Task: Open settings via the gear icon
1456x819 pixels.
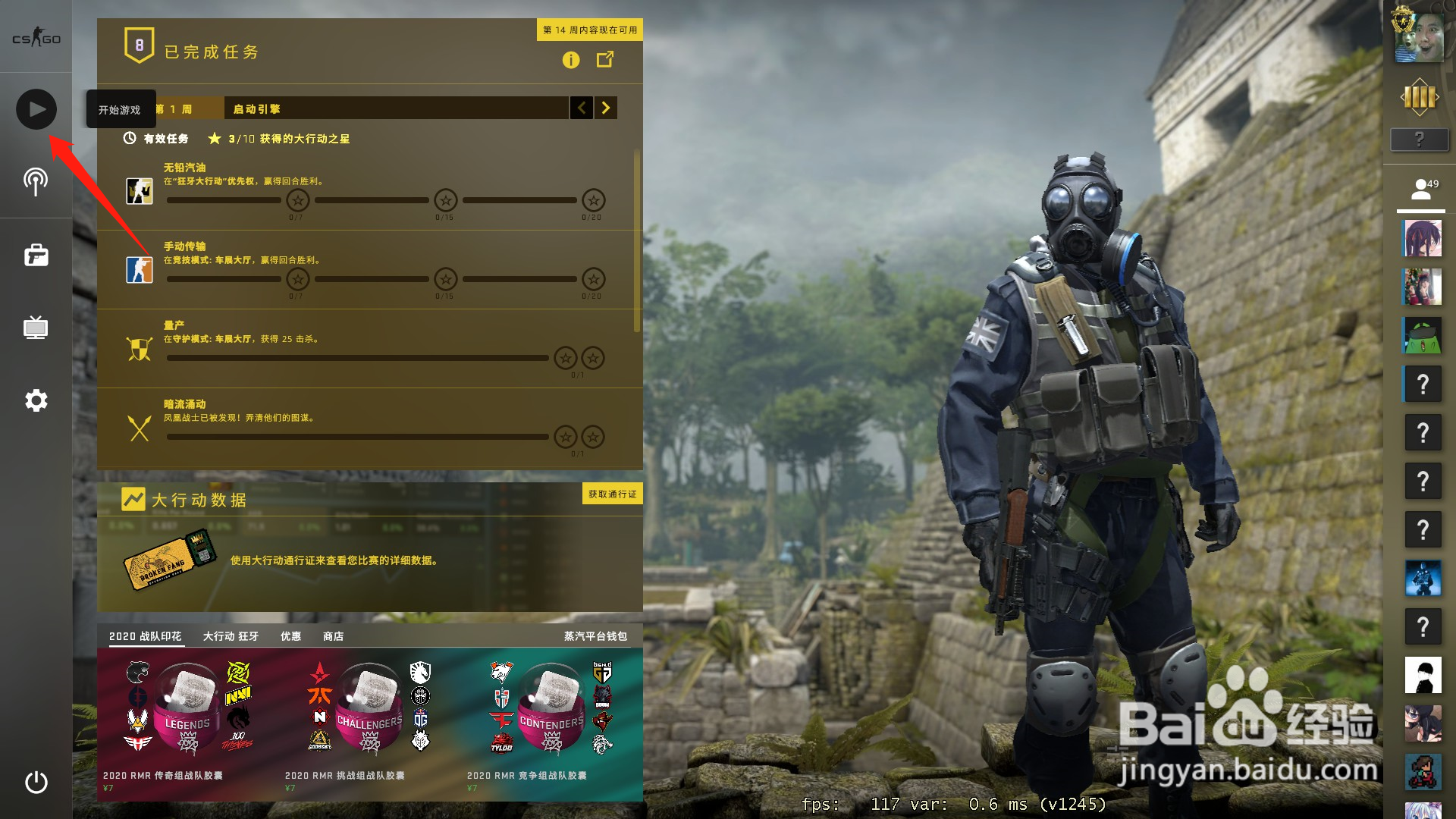Action: (x=35, y=401)
